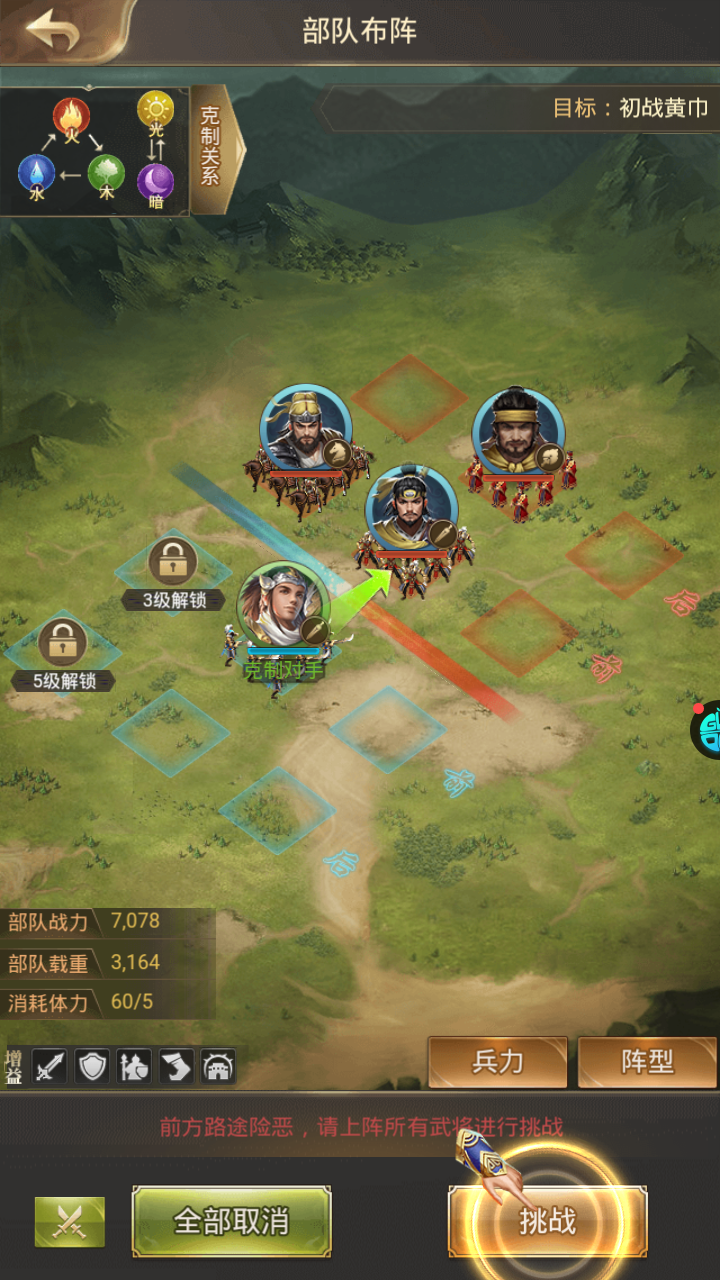This screenshot has height=1280, width=720.
Task: Select the boot speed buff icon
Action: pos(176,1067)
